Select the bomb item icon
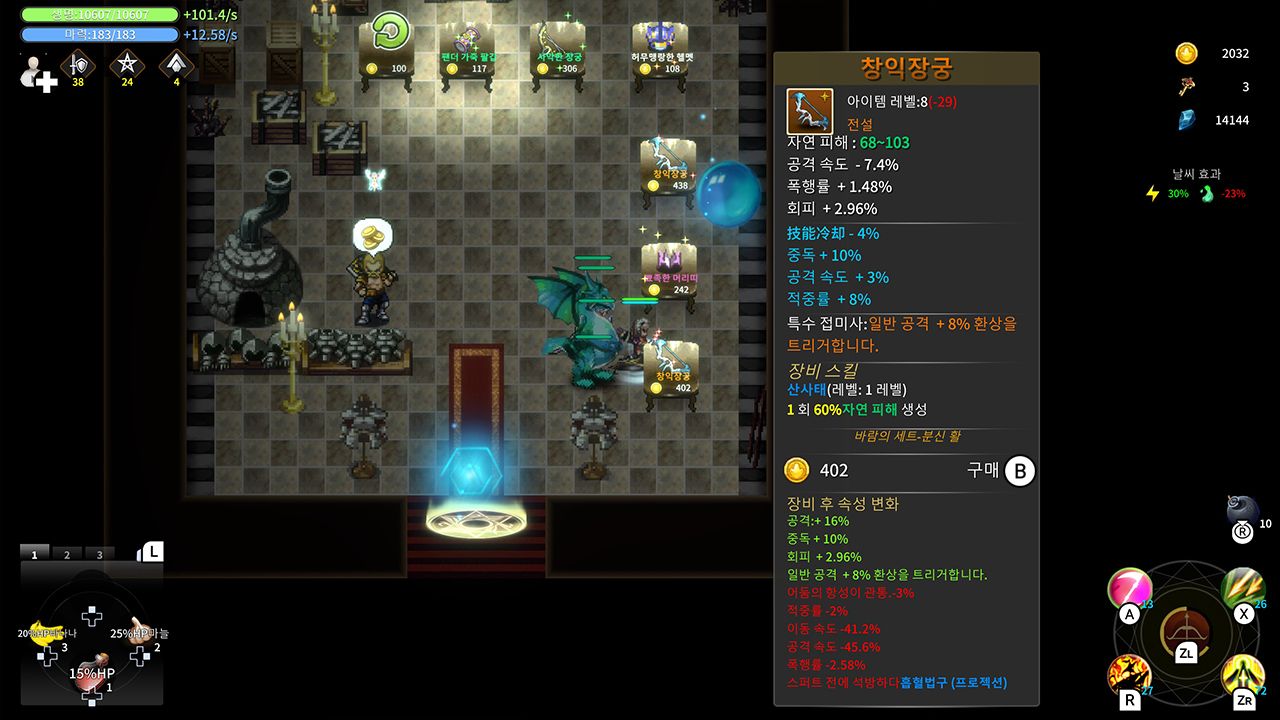 (x=1242, y=511)
